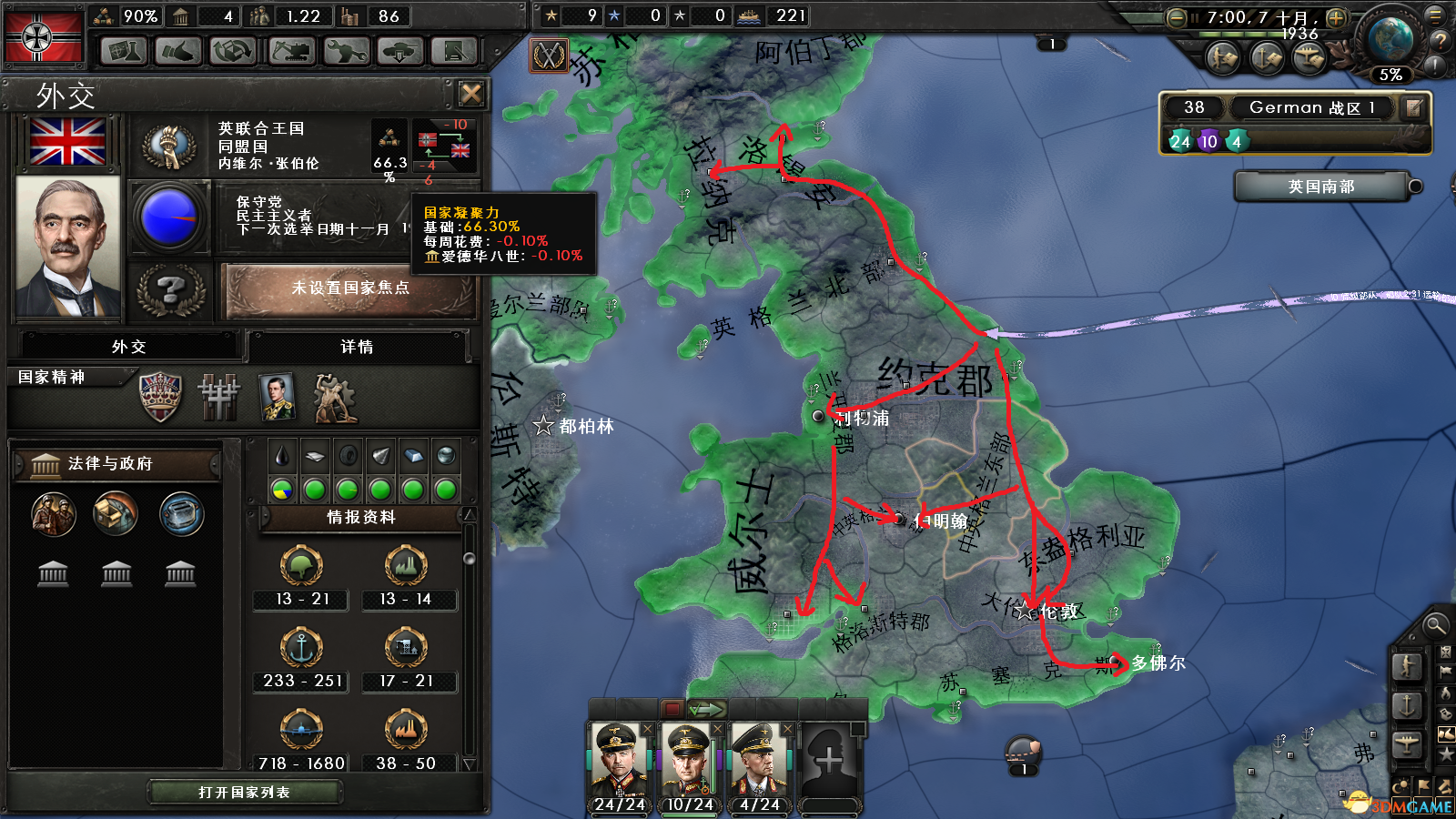Select the 外交 tab
Viewport: 1456px width, 819px height.
(128, 347)
